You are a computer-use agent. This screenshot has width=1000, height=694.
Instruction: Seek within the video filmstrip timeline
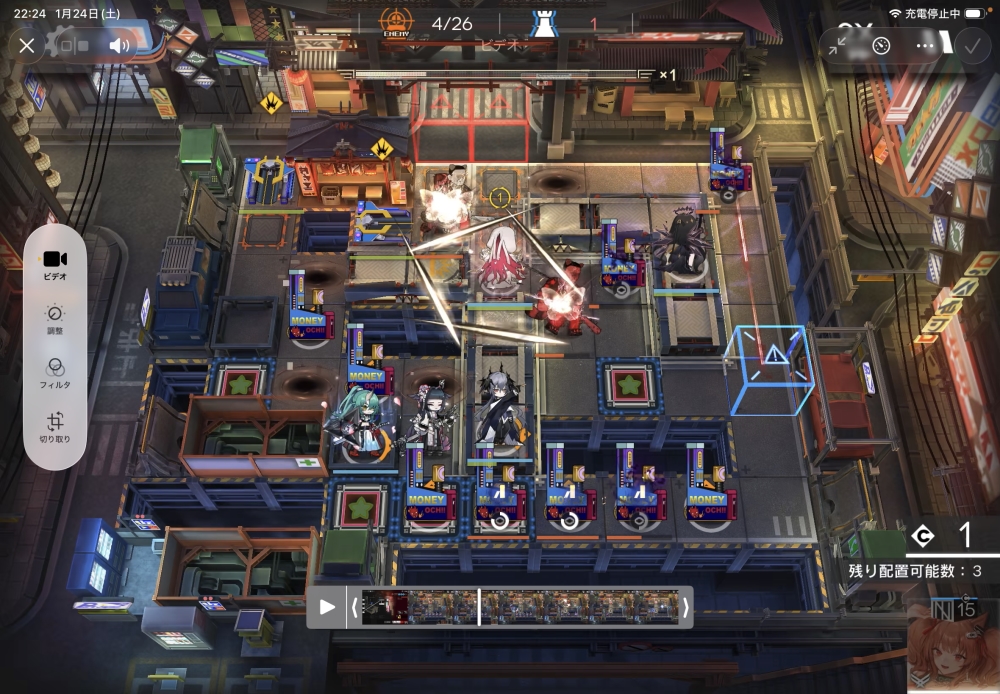[520, 607]
